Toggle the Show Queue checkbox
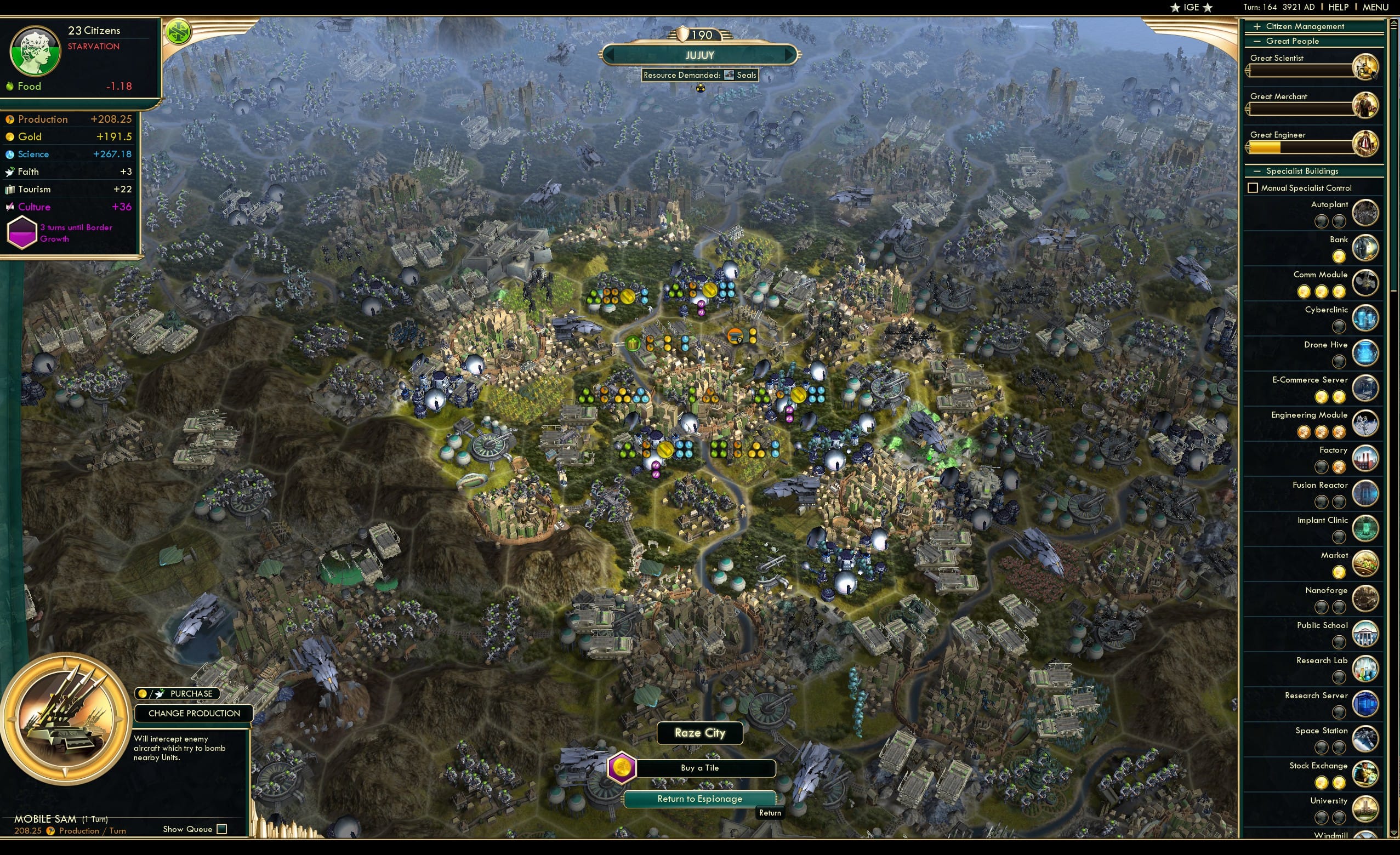Screen dimensions: 1400x855 [x=220, y=829]
